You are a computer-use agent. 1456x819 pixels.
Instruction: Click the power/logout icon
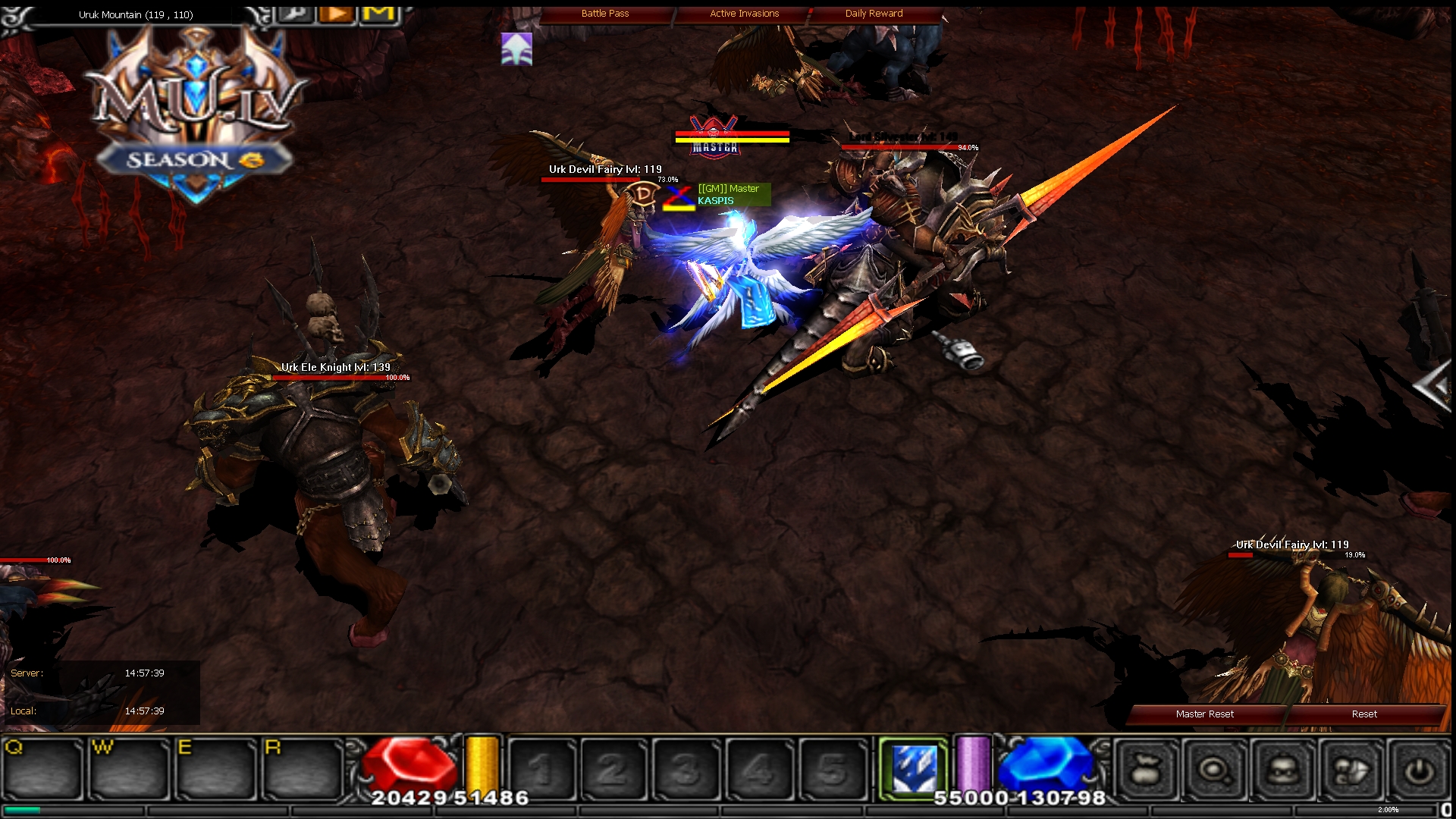coord(1418,770)
